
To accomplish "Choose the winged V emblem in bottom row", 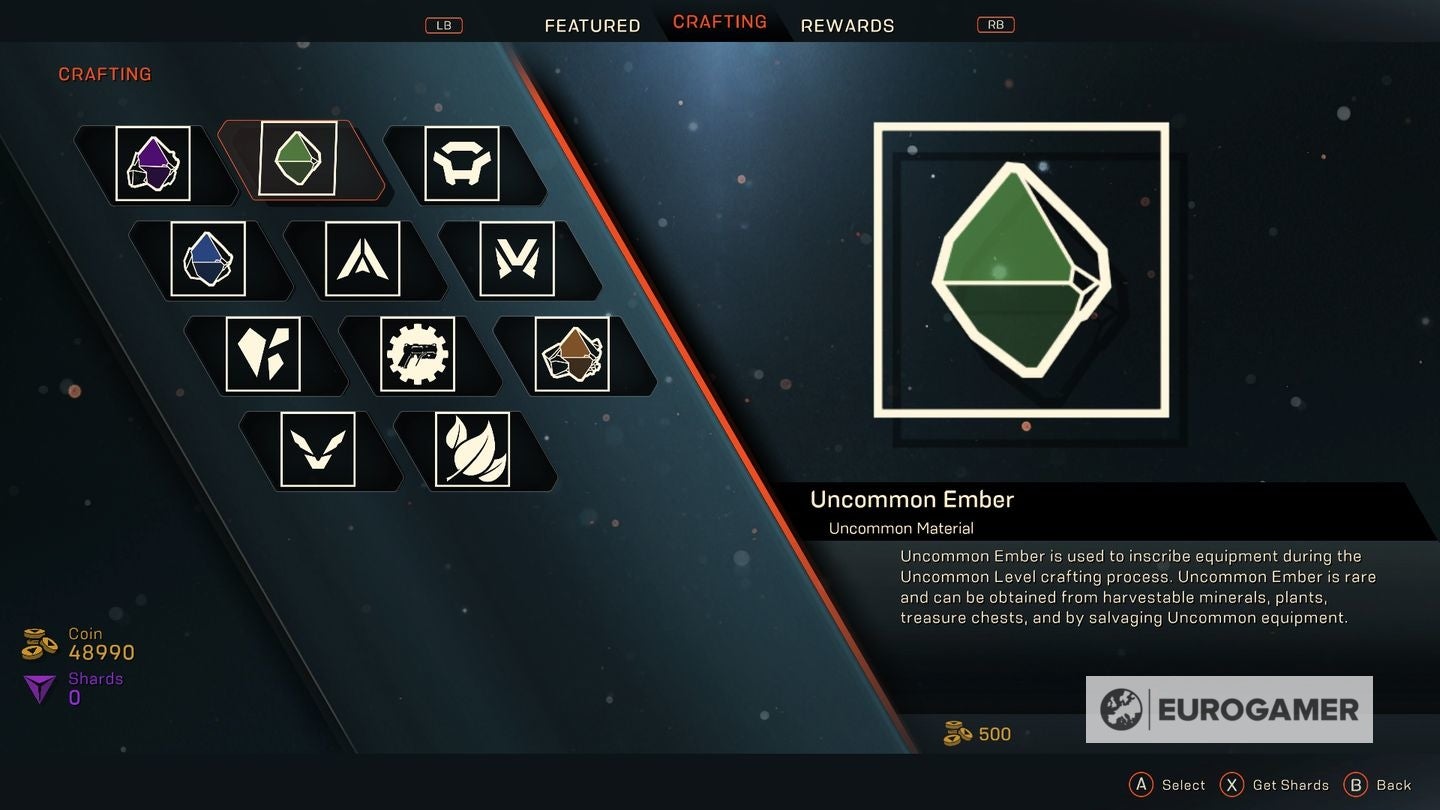I will (318, 449).
